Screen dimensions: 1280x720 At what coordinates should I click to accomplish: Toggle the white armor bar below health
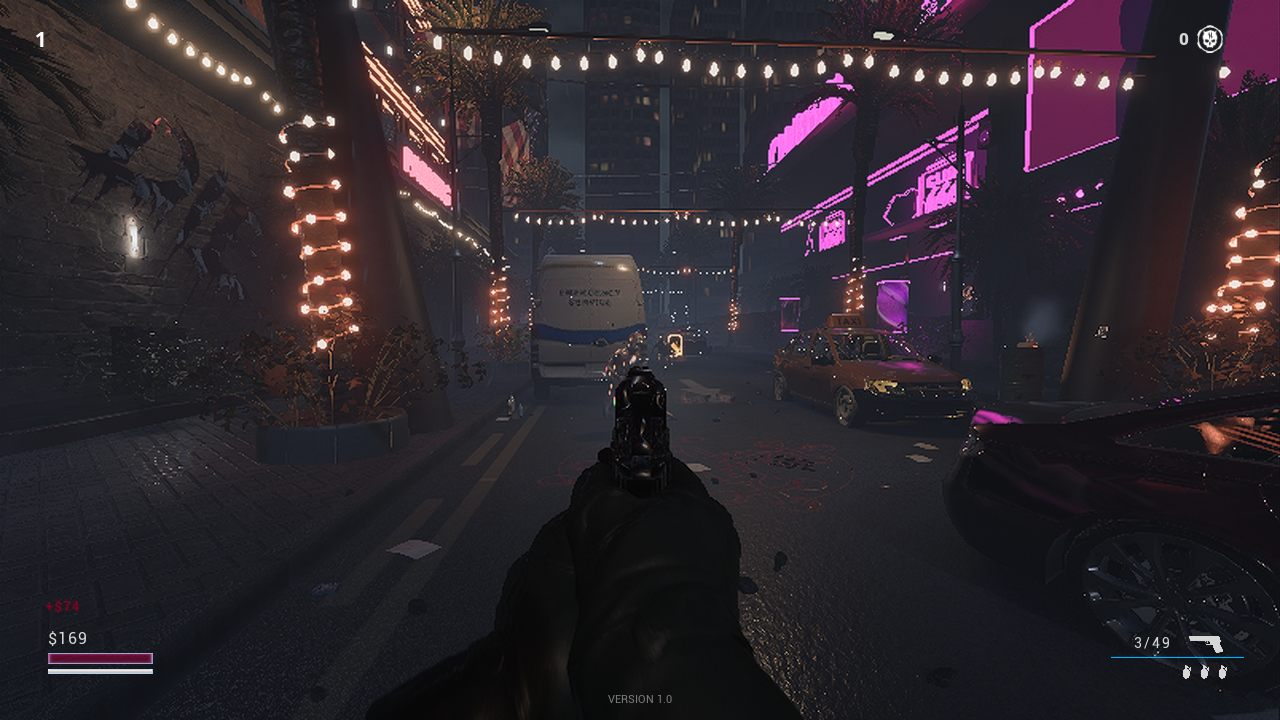[99, 672]
